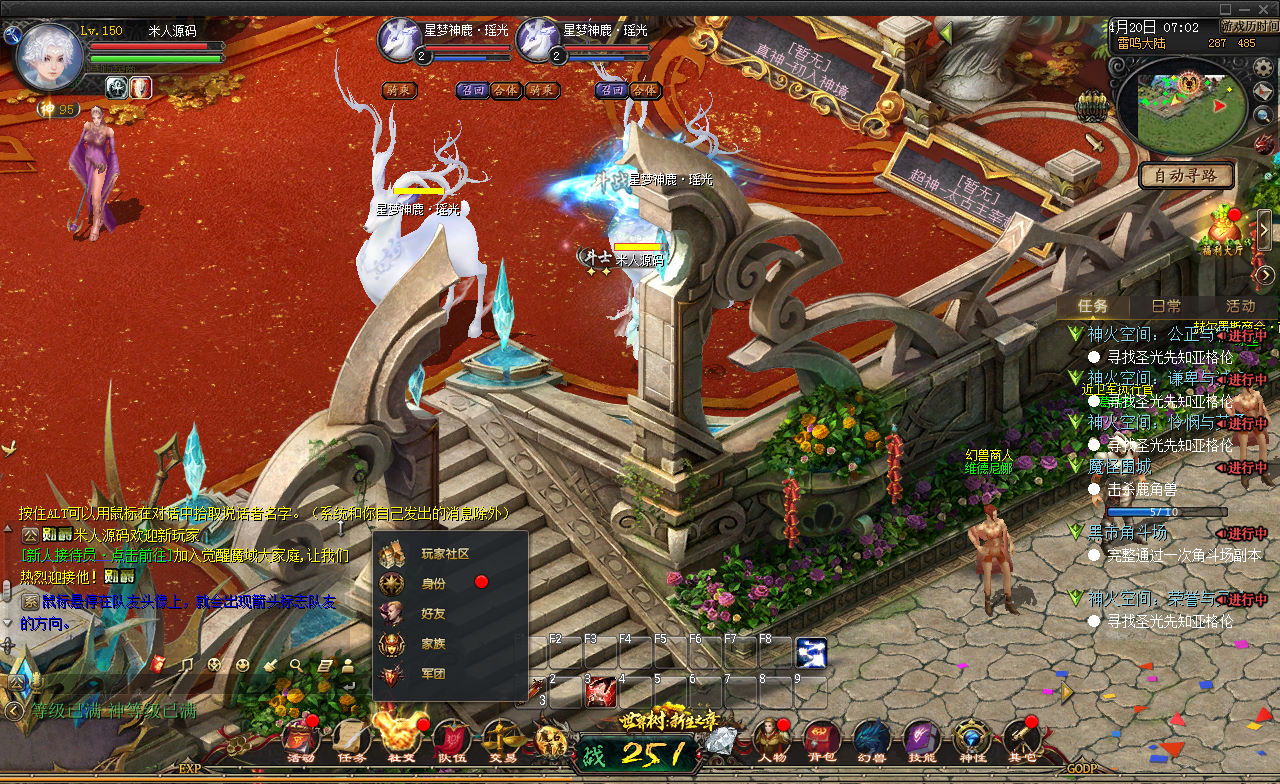The width and height of the screenshot is (1280, 784).
Task: Open the 人物 character sheet
Action: [771, 741]
